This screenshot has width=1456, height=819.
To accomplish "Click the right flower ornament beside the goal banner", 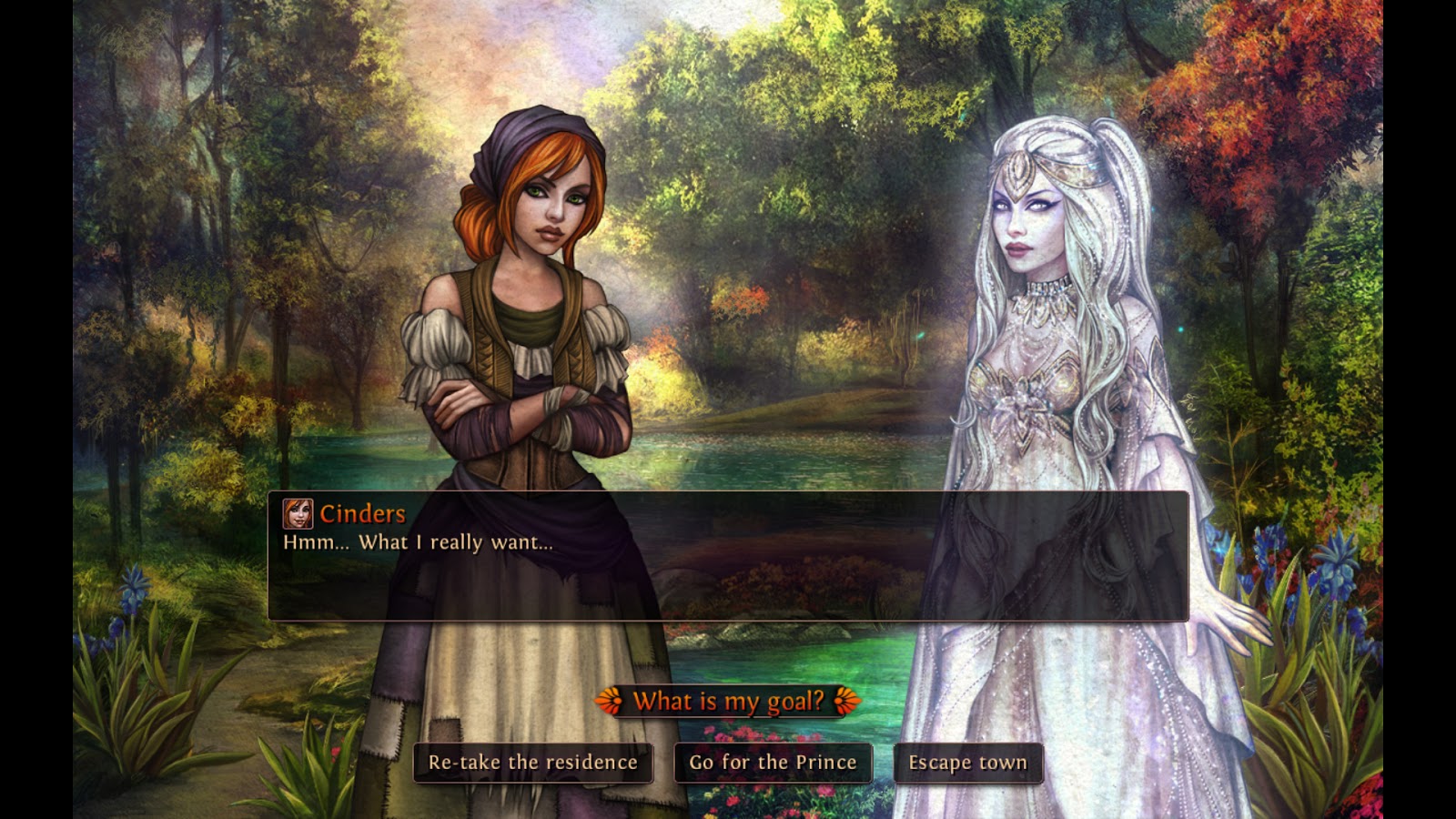I will click(845, 702).
